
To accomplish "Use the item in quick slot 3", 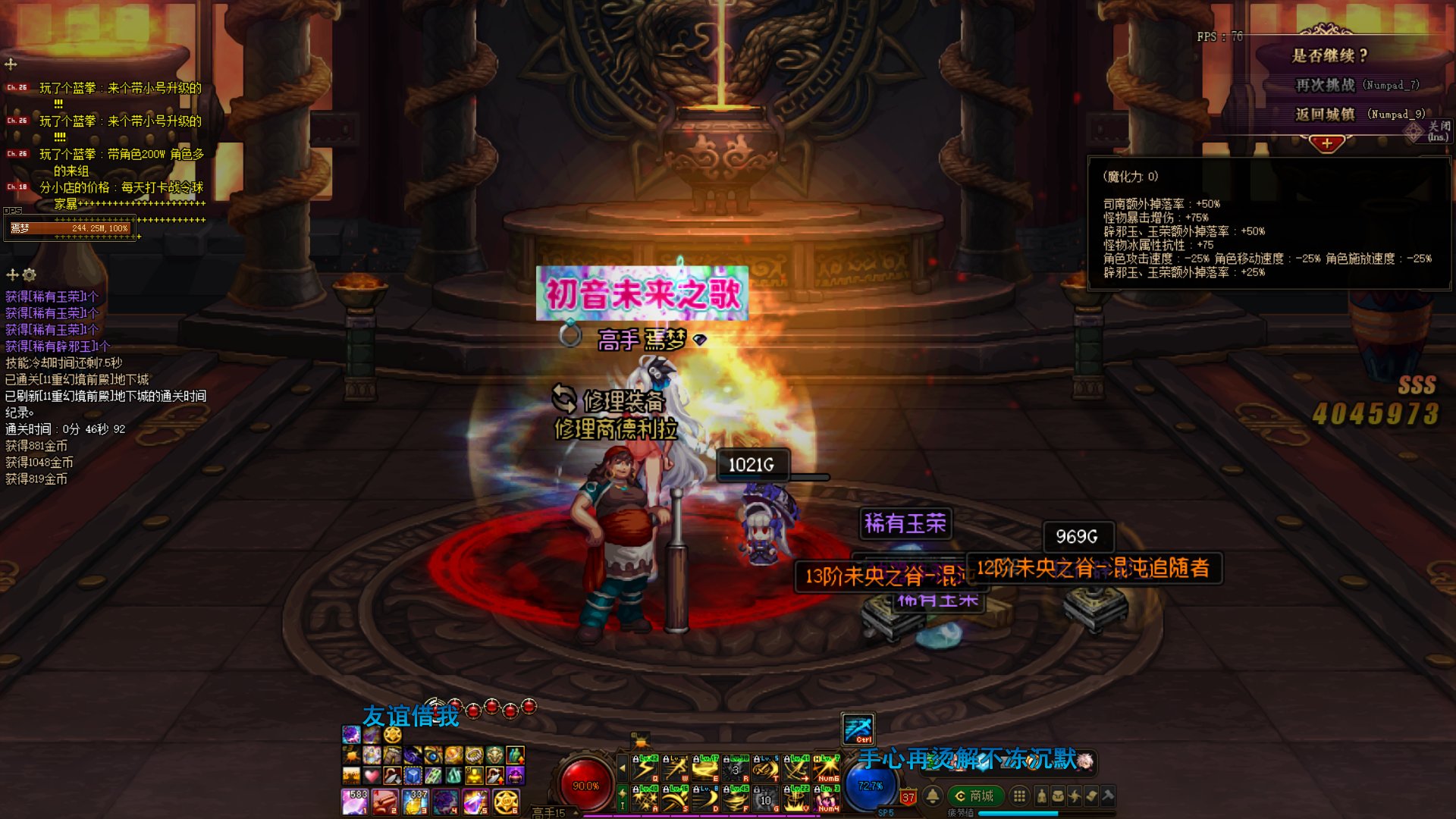I will [x=416, y=801].
